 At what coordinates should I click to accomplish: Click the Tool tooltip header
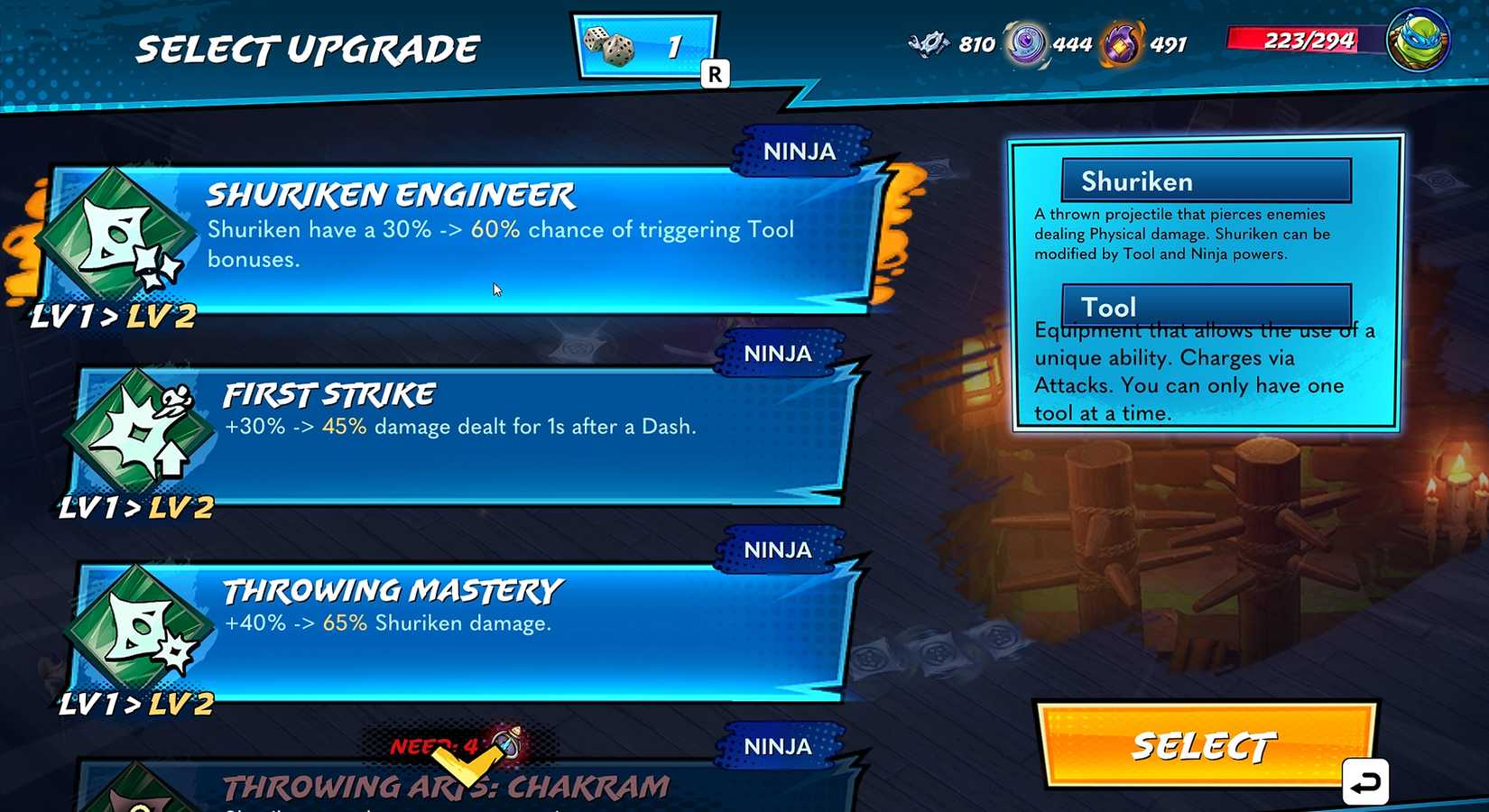(1206, 306)
